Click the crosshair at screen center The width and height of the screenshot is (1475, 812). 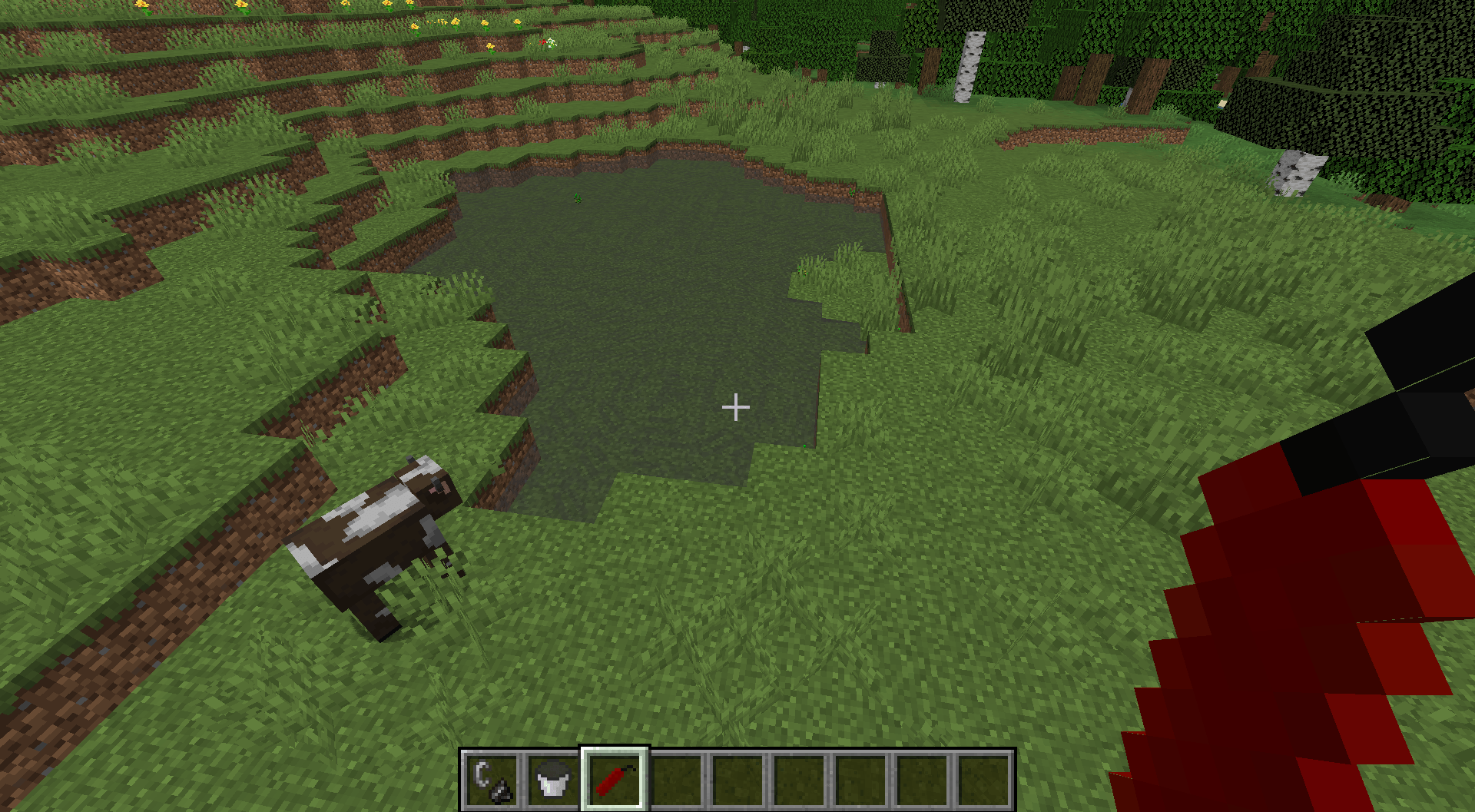click(x=736, y=406)
